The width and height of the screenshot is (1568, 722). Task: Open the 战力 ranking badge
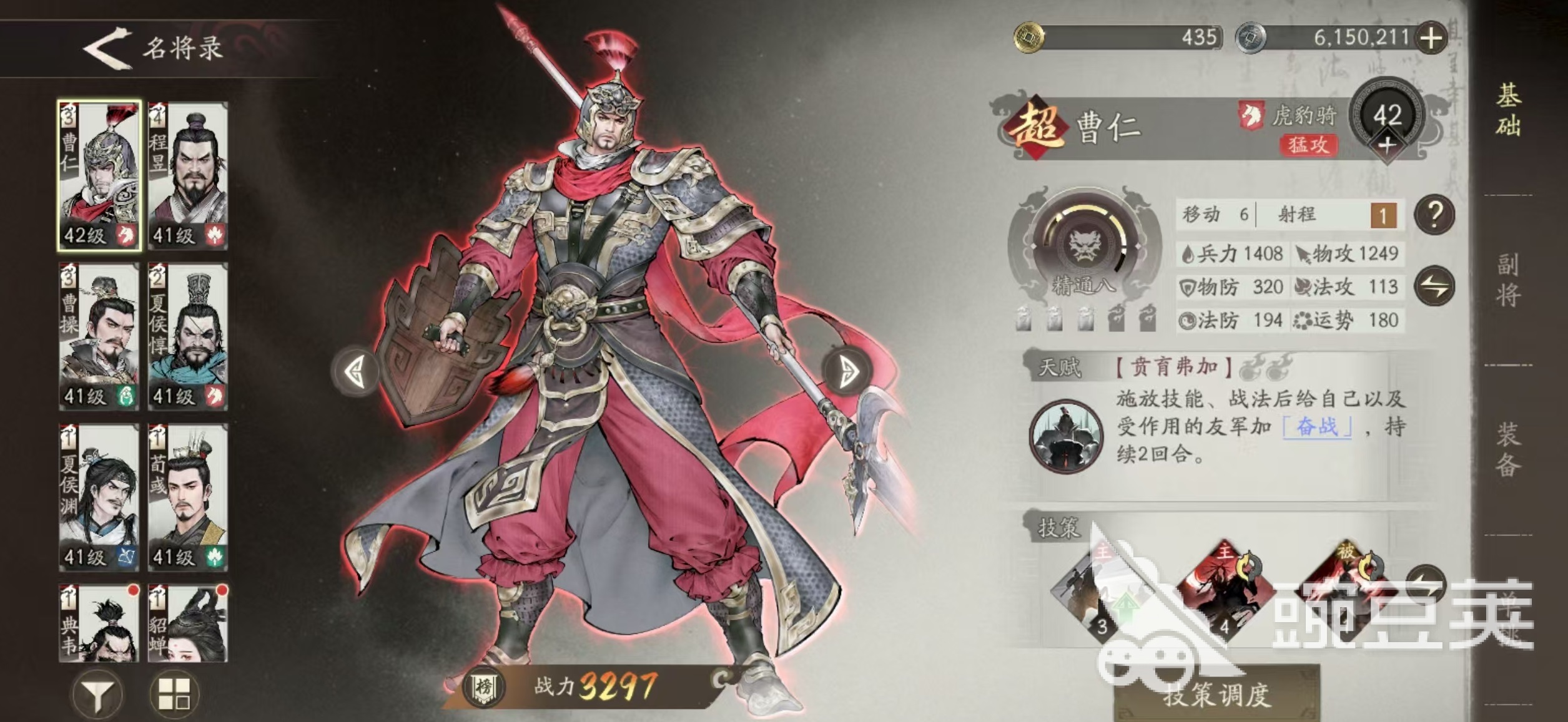pyautogui.click(x=484, y=688)
